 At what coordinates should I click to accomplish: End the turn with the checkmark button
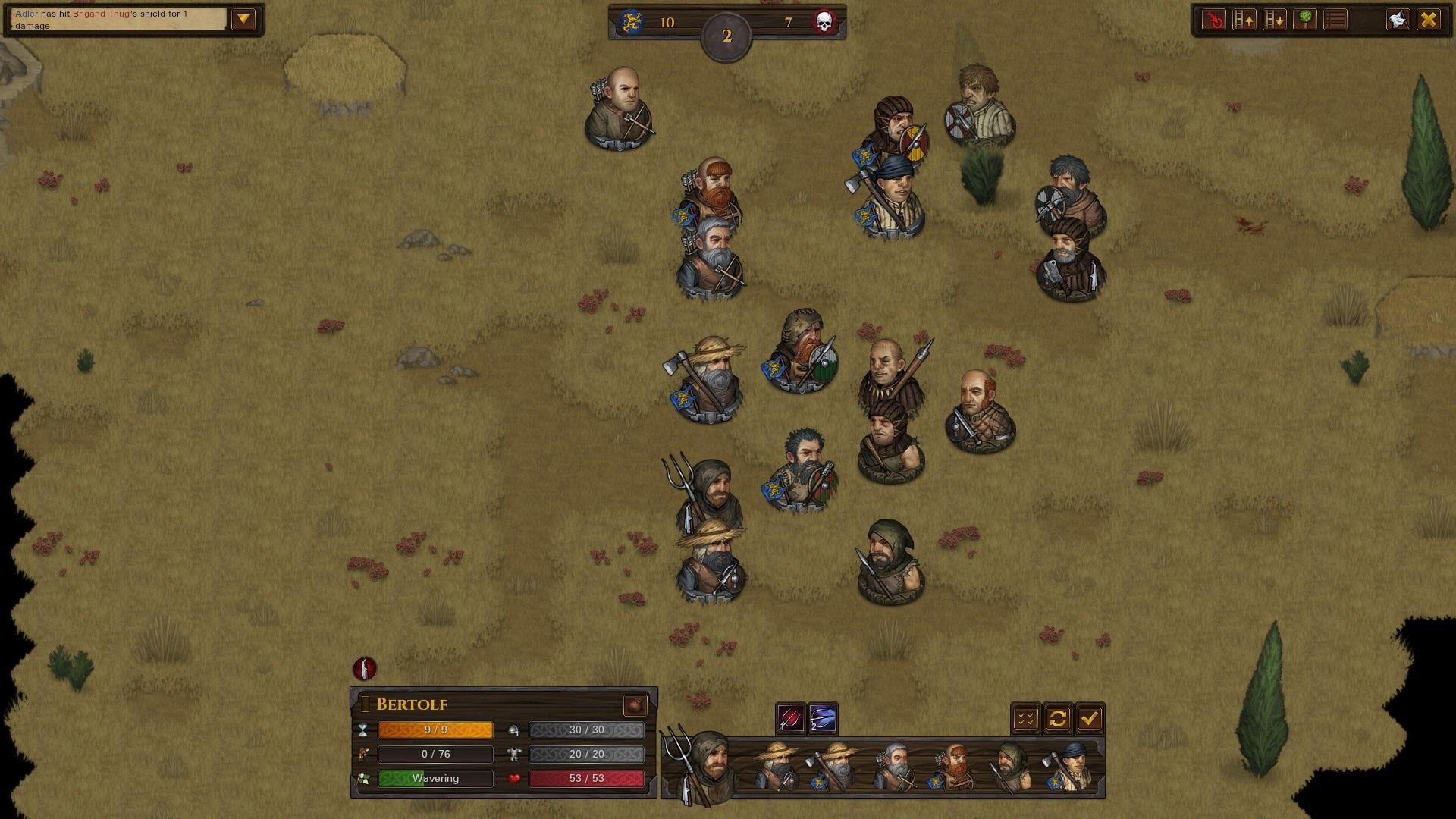tap(1090, 718)
